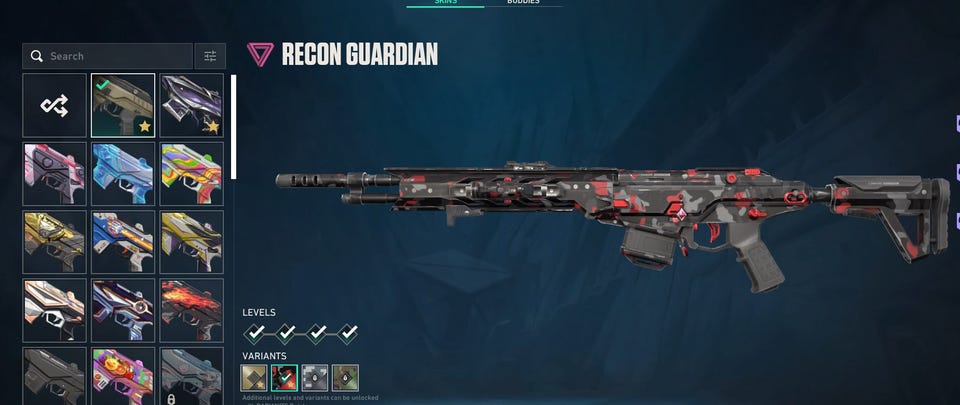This screenshot has height=405, width=960.
Task: Click the skin list scrollbar
Action: [x=233, y=127]
